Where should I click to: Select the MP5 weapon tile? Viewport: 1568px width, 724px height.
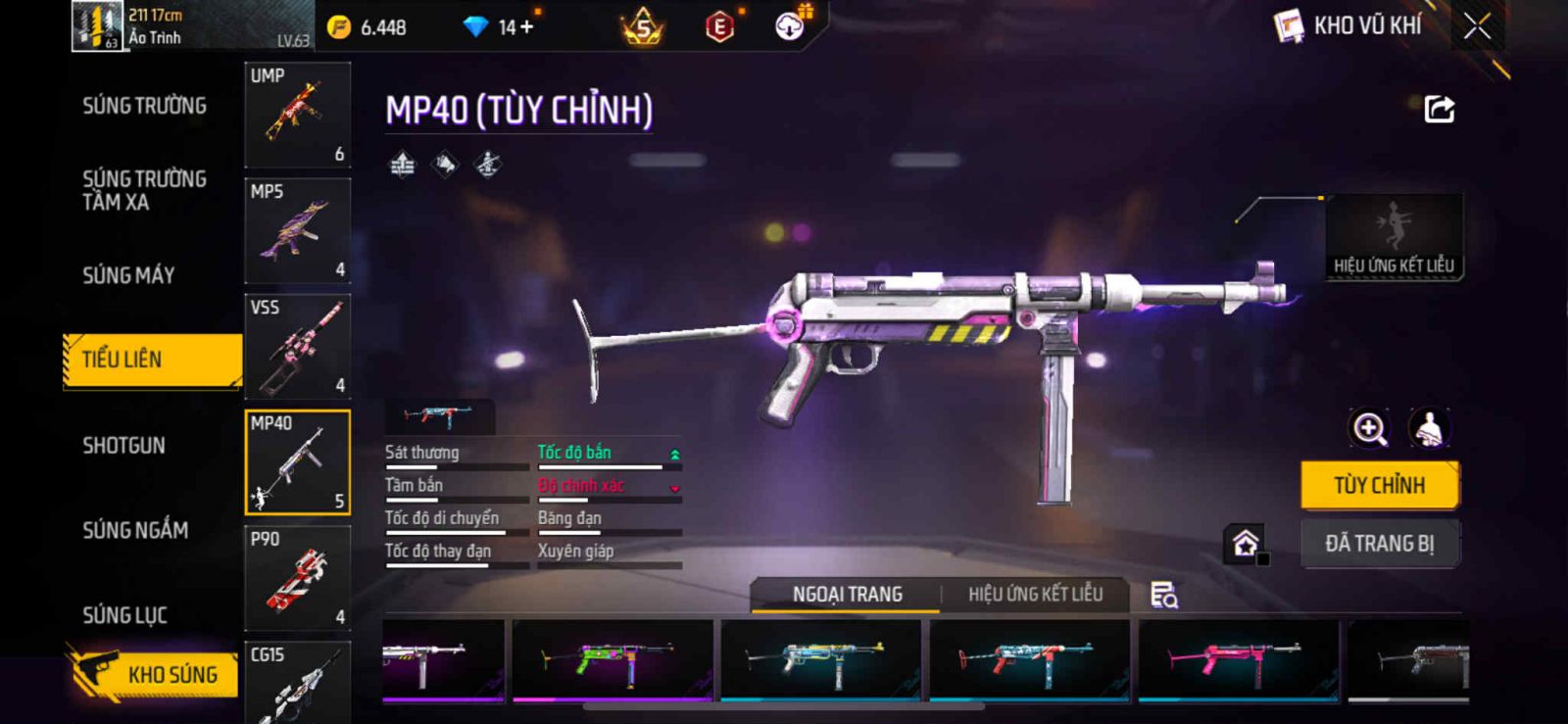pyautogui.click(x=297, y=230)
